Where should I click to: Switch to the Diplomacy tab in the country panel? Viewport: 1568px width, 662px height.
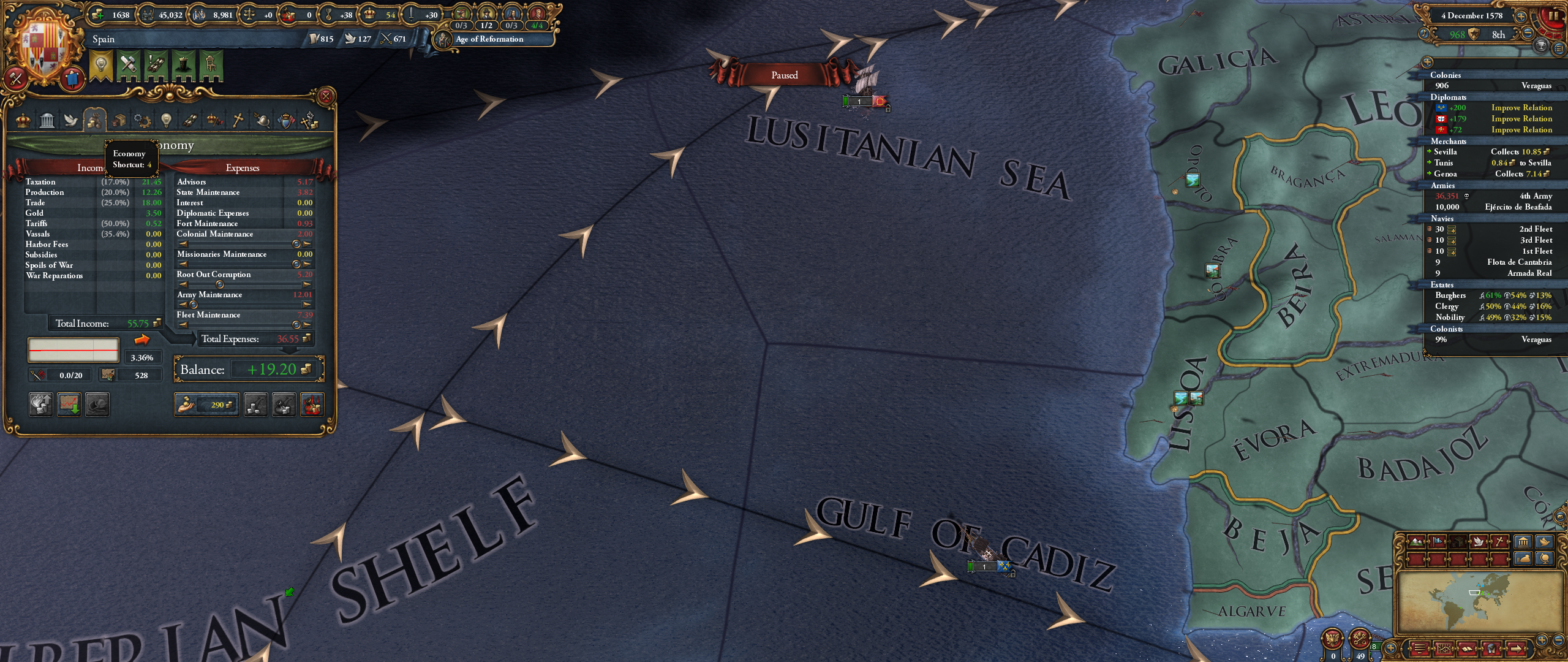[71, 120]
